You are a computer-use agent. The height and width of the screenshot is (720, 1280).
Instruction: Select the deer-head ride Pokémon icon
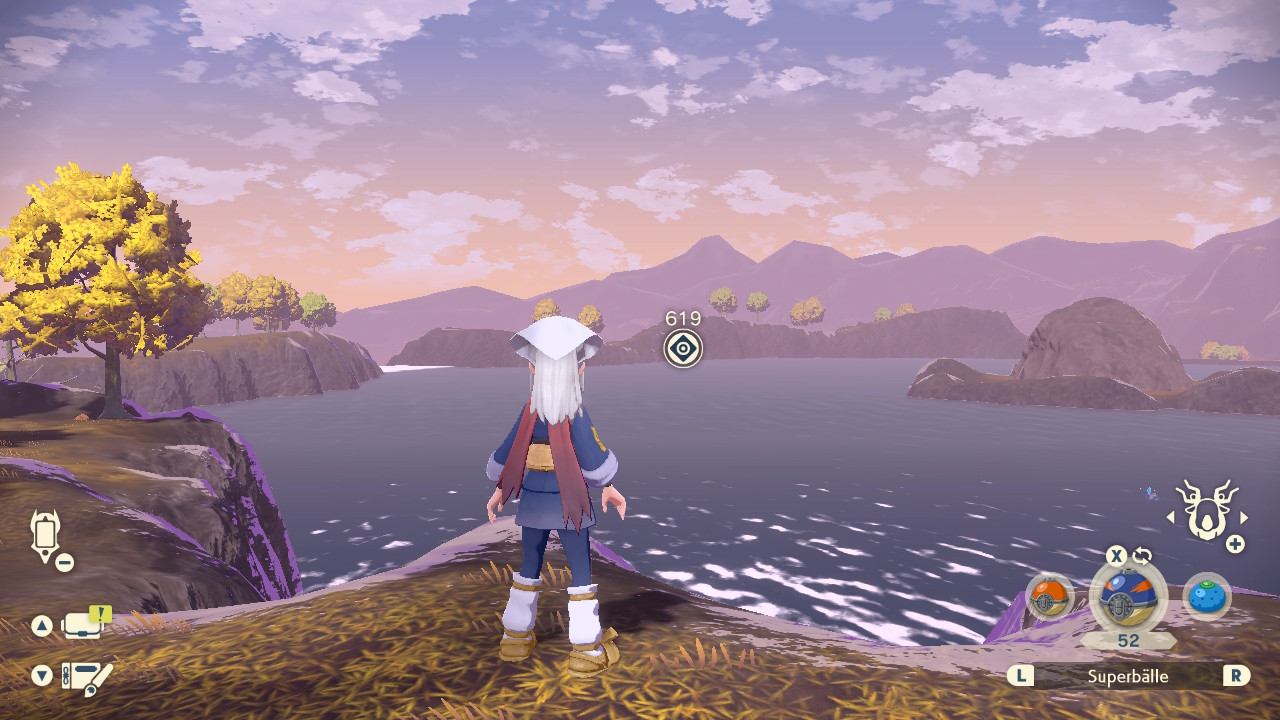(x=1207, y=510)
